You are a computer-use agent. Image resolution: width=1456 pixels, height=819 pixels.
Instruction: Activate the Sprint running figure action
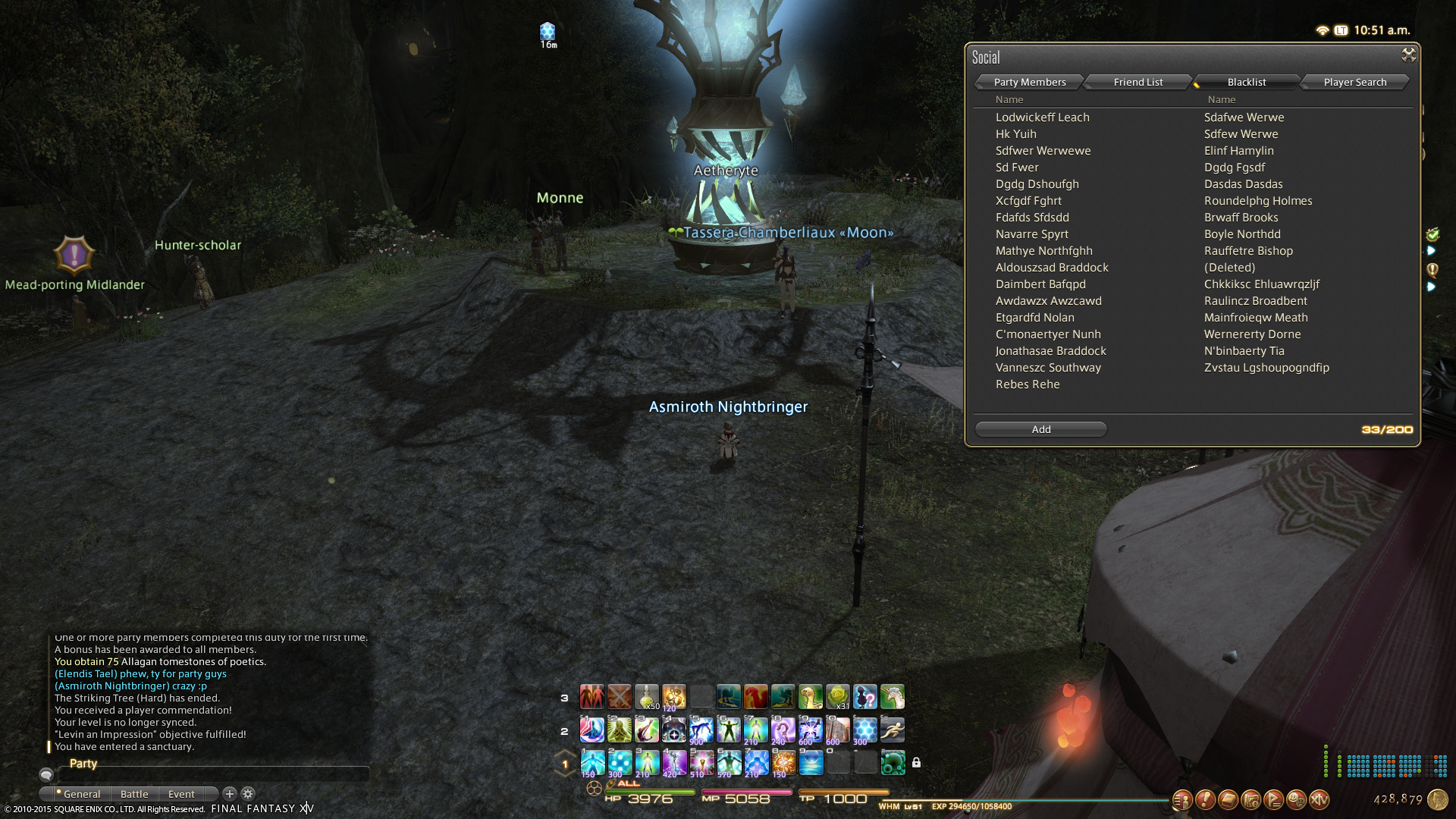pos(893,730)
